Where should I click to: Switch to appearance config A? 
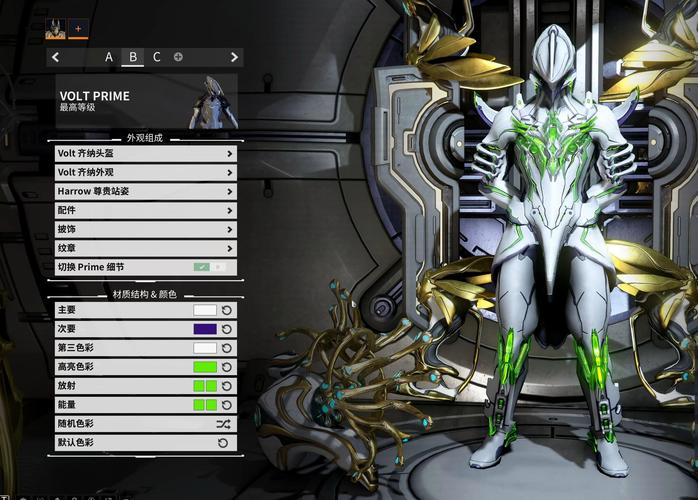(109, 57)
